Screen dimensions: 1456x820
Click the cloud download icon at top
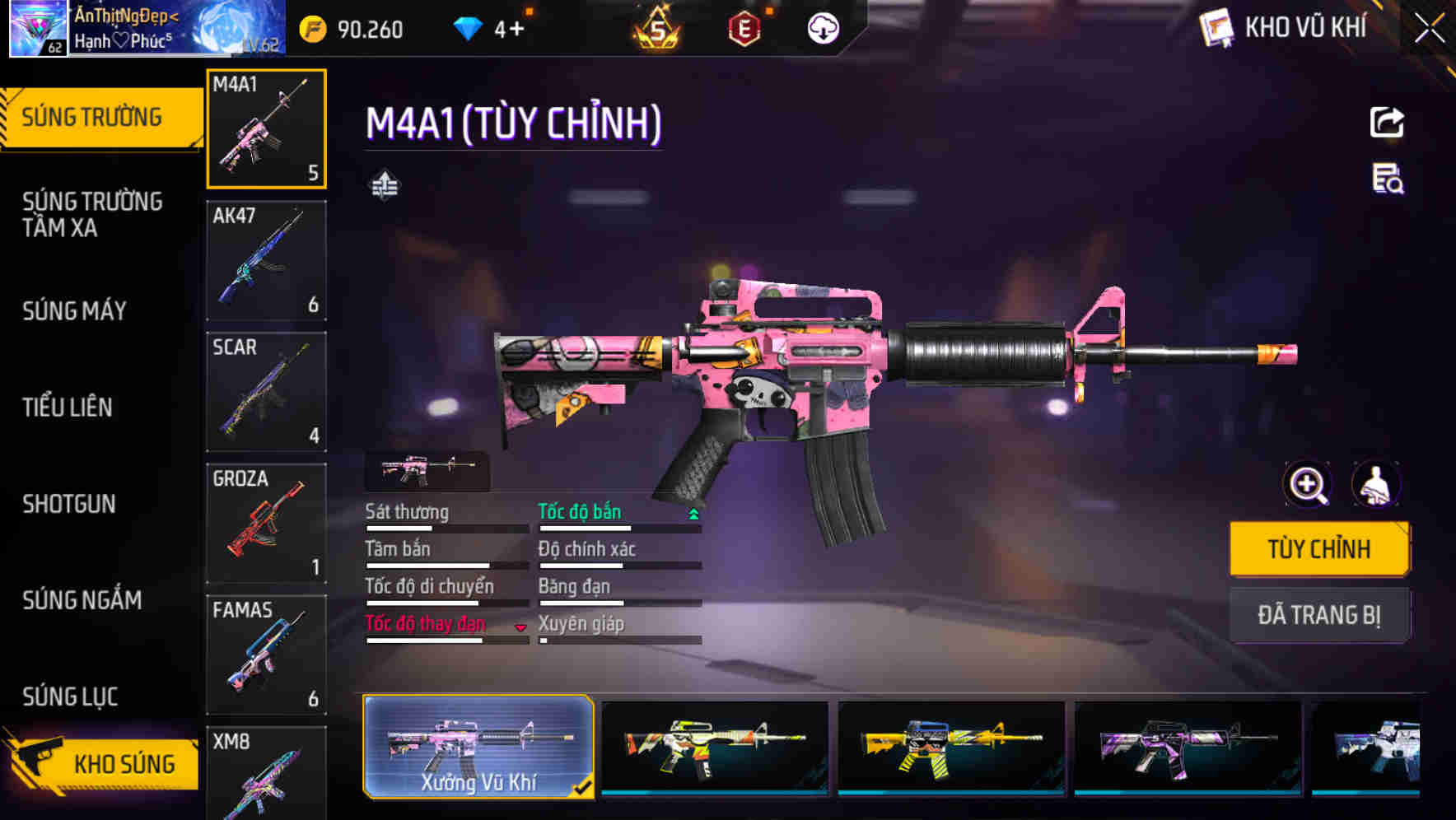point(821,29)
